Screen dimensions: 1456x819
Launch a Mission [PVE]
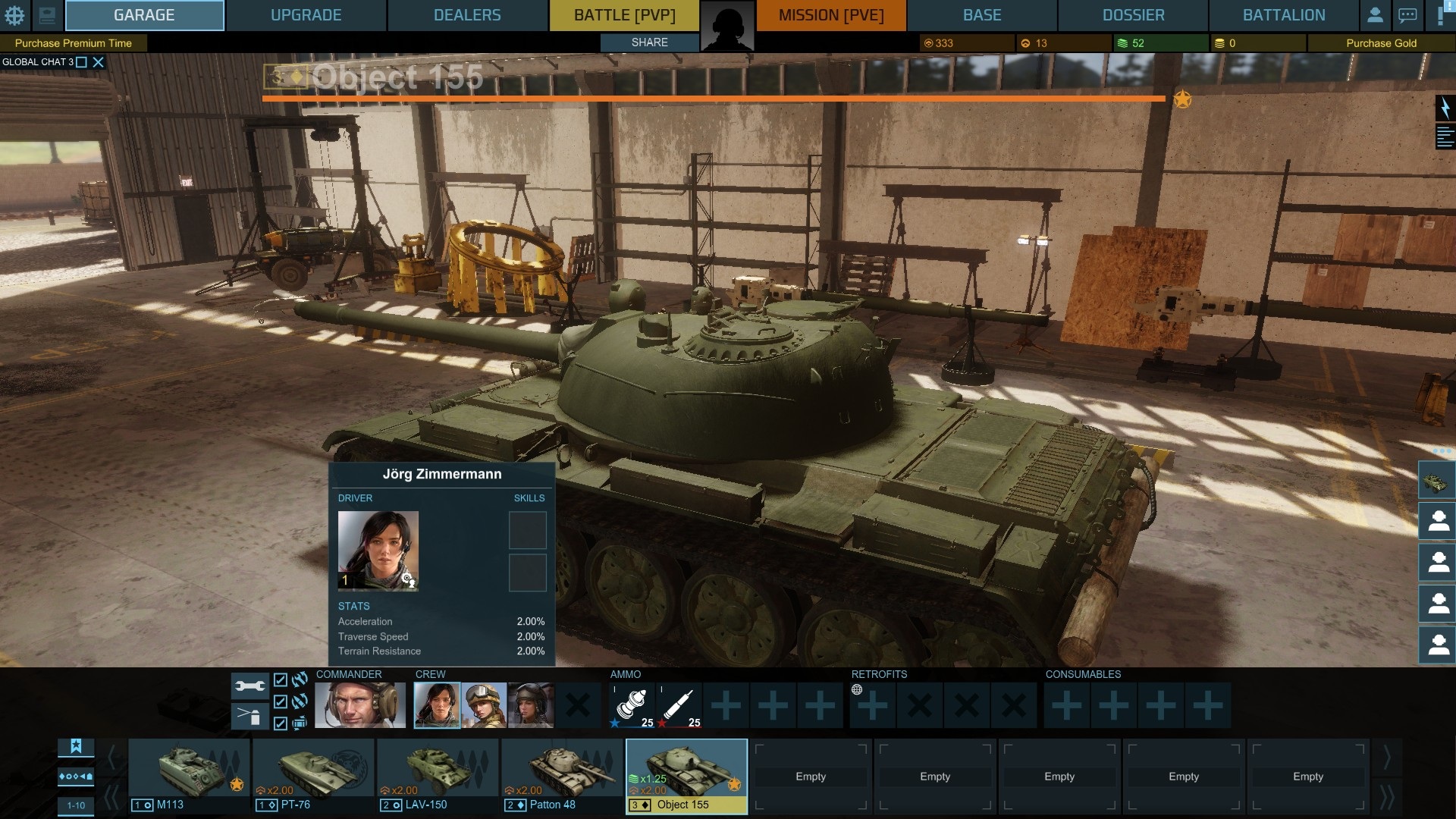[831, 15]
